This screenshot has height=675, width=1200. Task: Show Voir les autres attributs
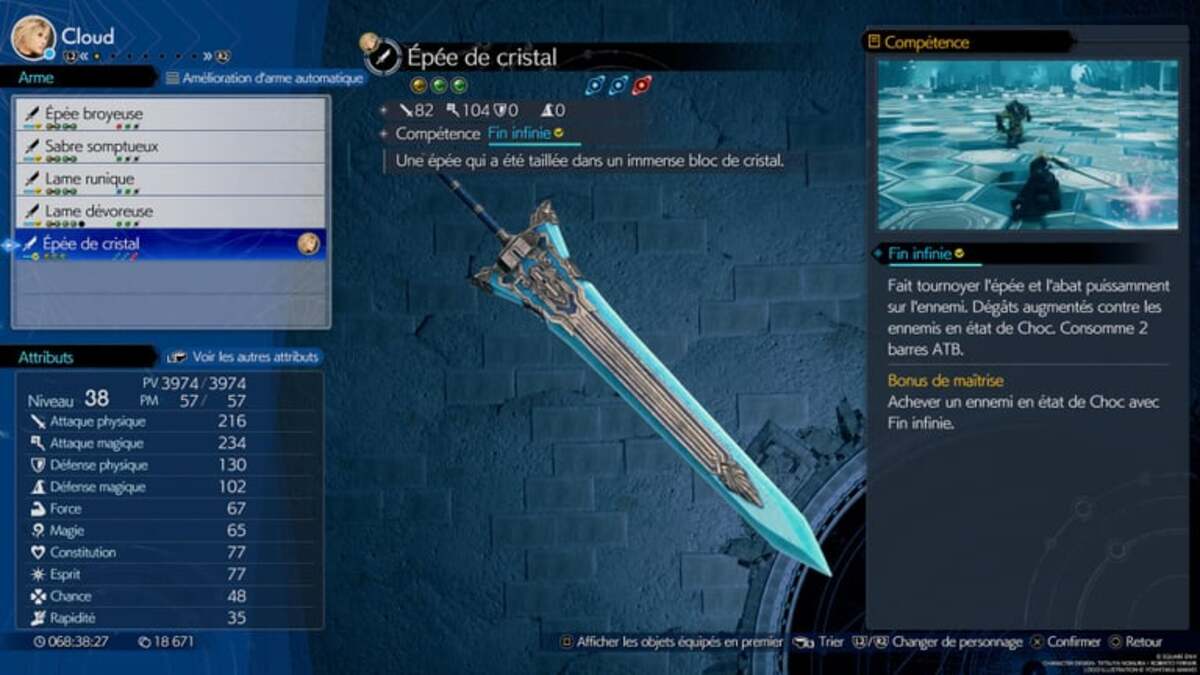tap(244, 356)
